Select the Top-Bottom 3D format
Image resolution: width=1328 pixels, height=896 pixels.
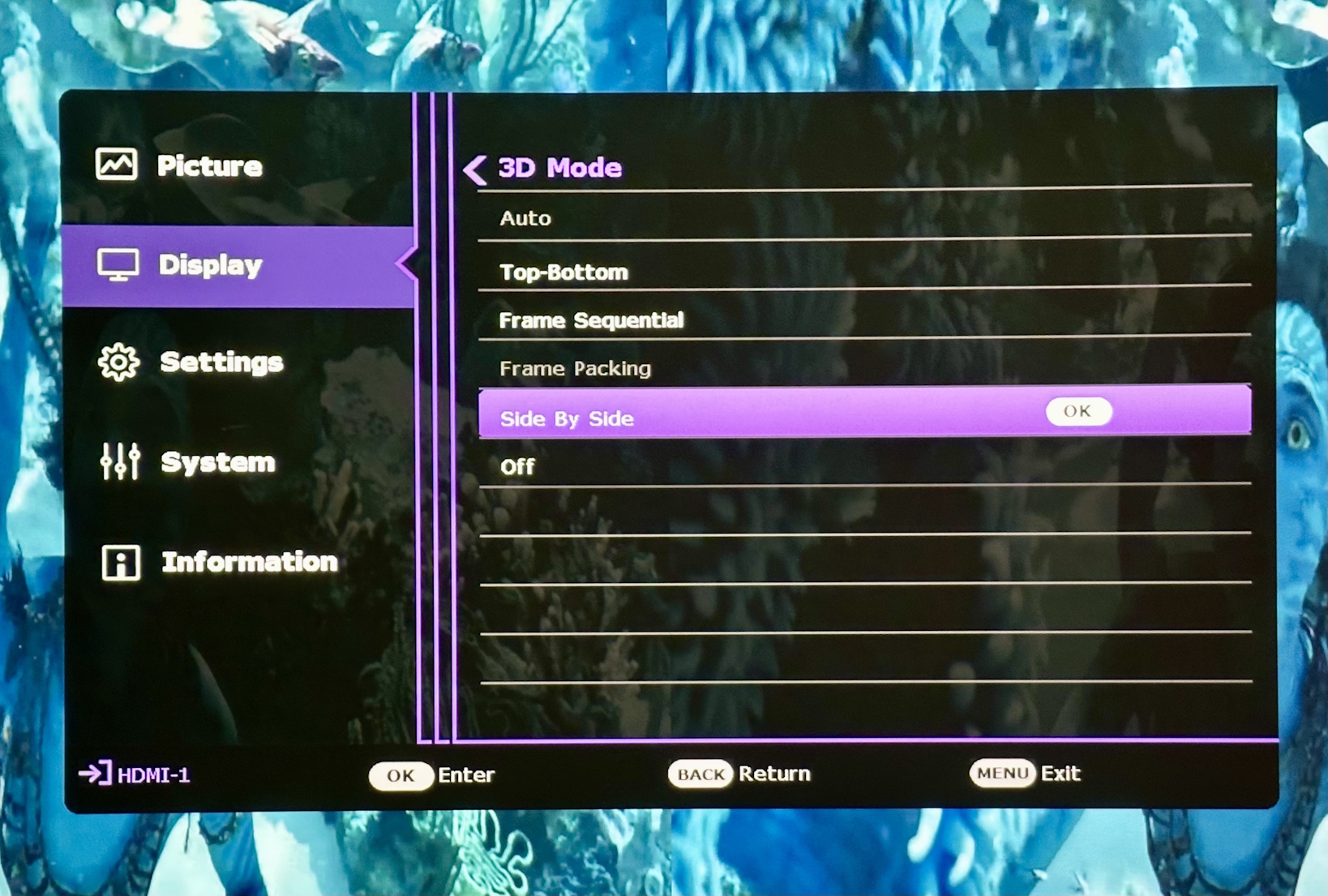(x=563, y=272)
